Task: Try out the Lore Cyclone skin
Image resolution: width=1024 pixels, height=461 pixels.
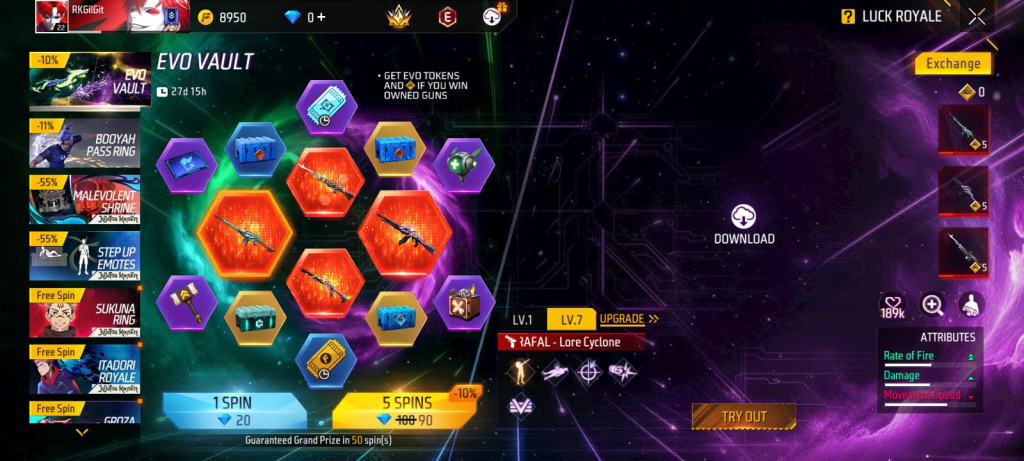Action: pyautogui.click(x=743, y=416)
